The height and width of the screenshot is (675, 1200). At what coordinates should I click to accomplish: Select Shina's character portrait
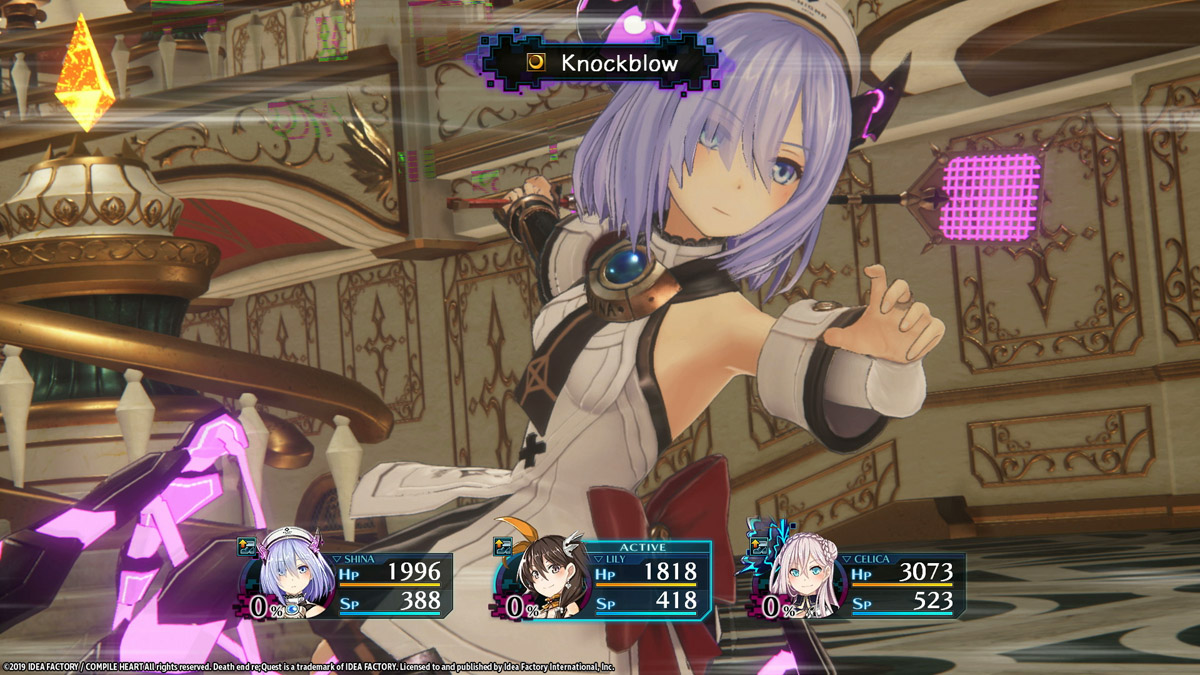pyautogui.click(x=289, y=580)
